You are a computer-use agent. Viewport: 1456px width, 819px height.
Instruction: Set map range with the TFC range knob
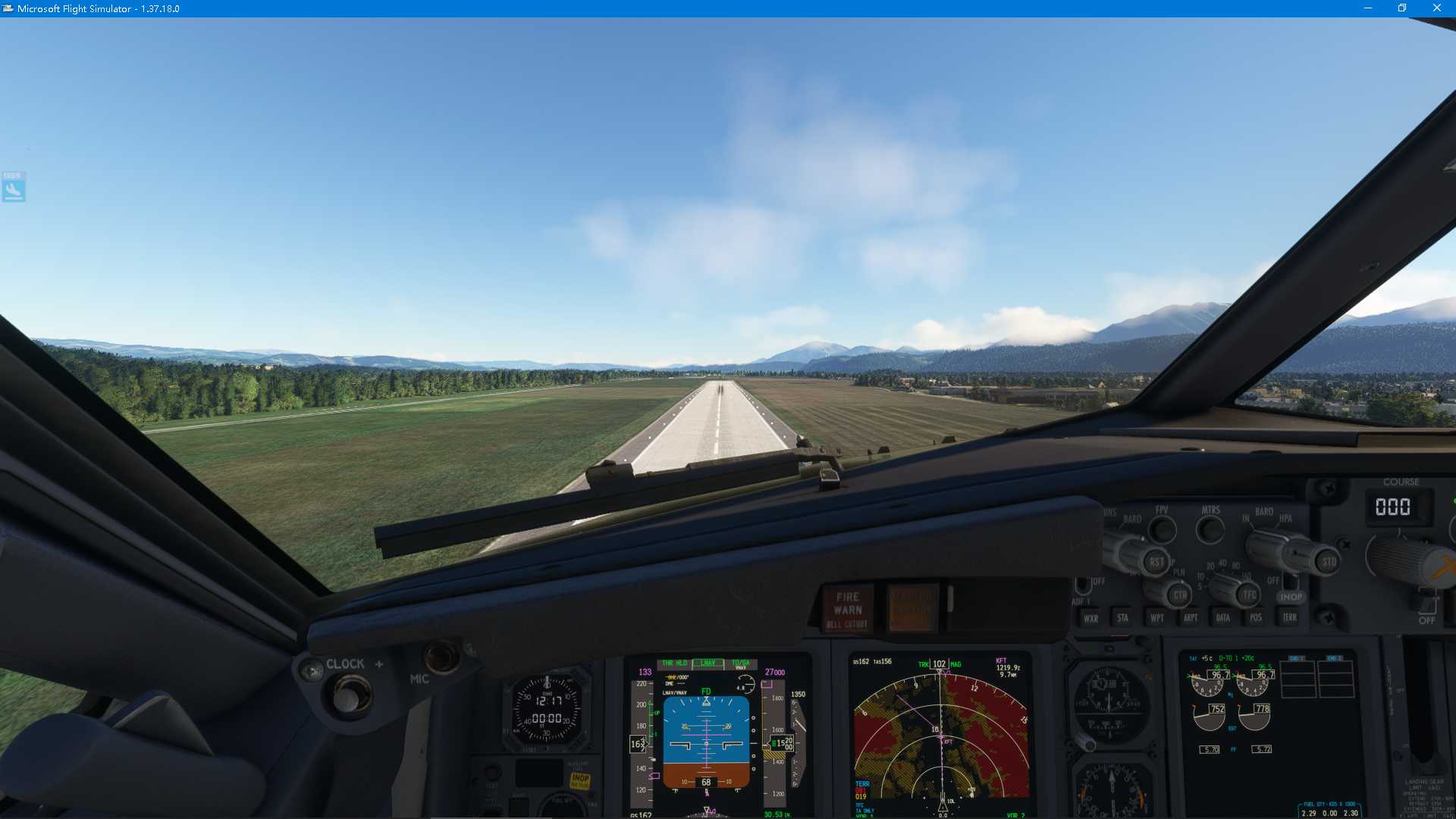(1248, 594)
